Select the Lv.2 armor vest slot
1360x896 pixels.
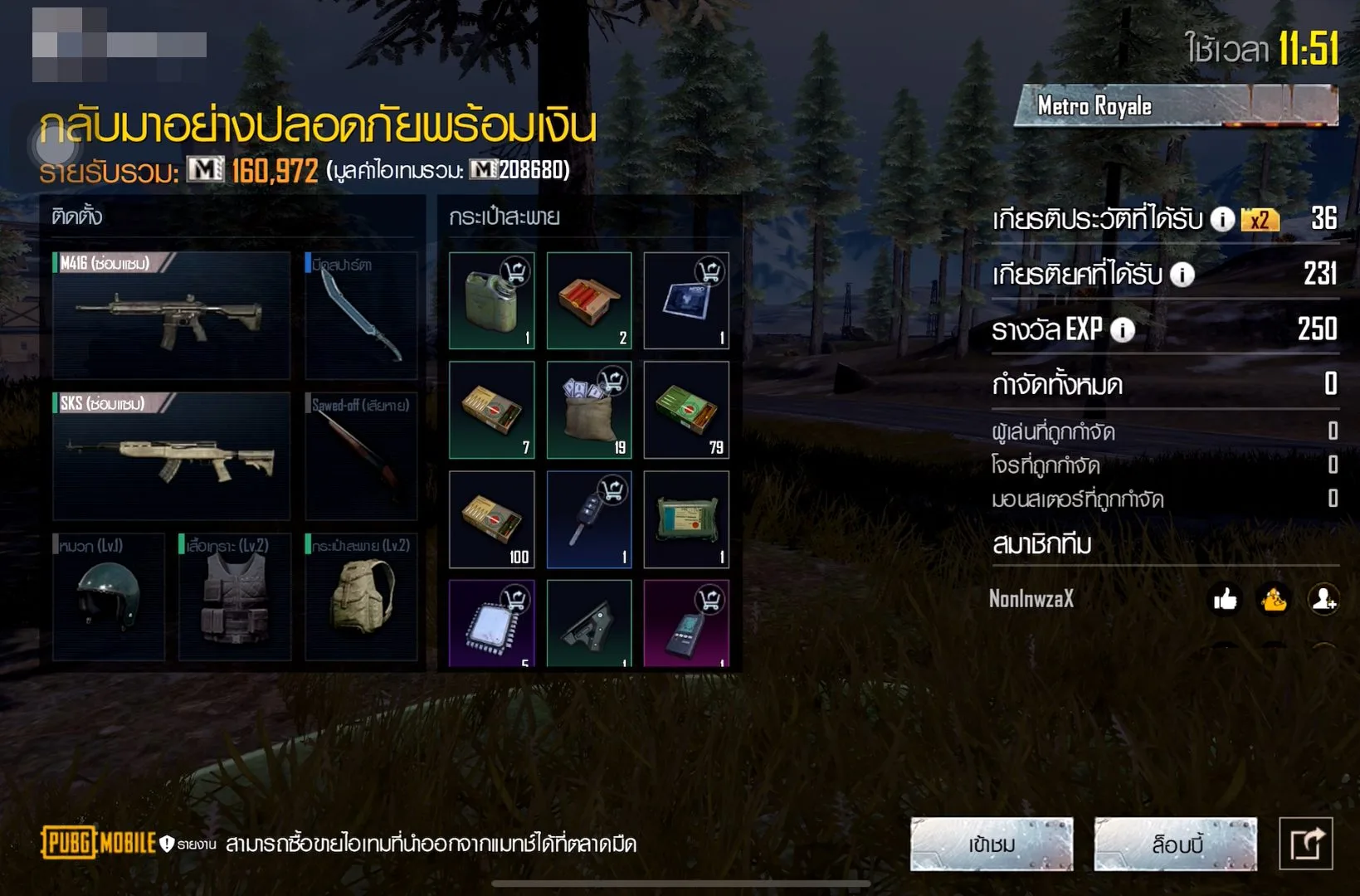tap(235, 597)
